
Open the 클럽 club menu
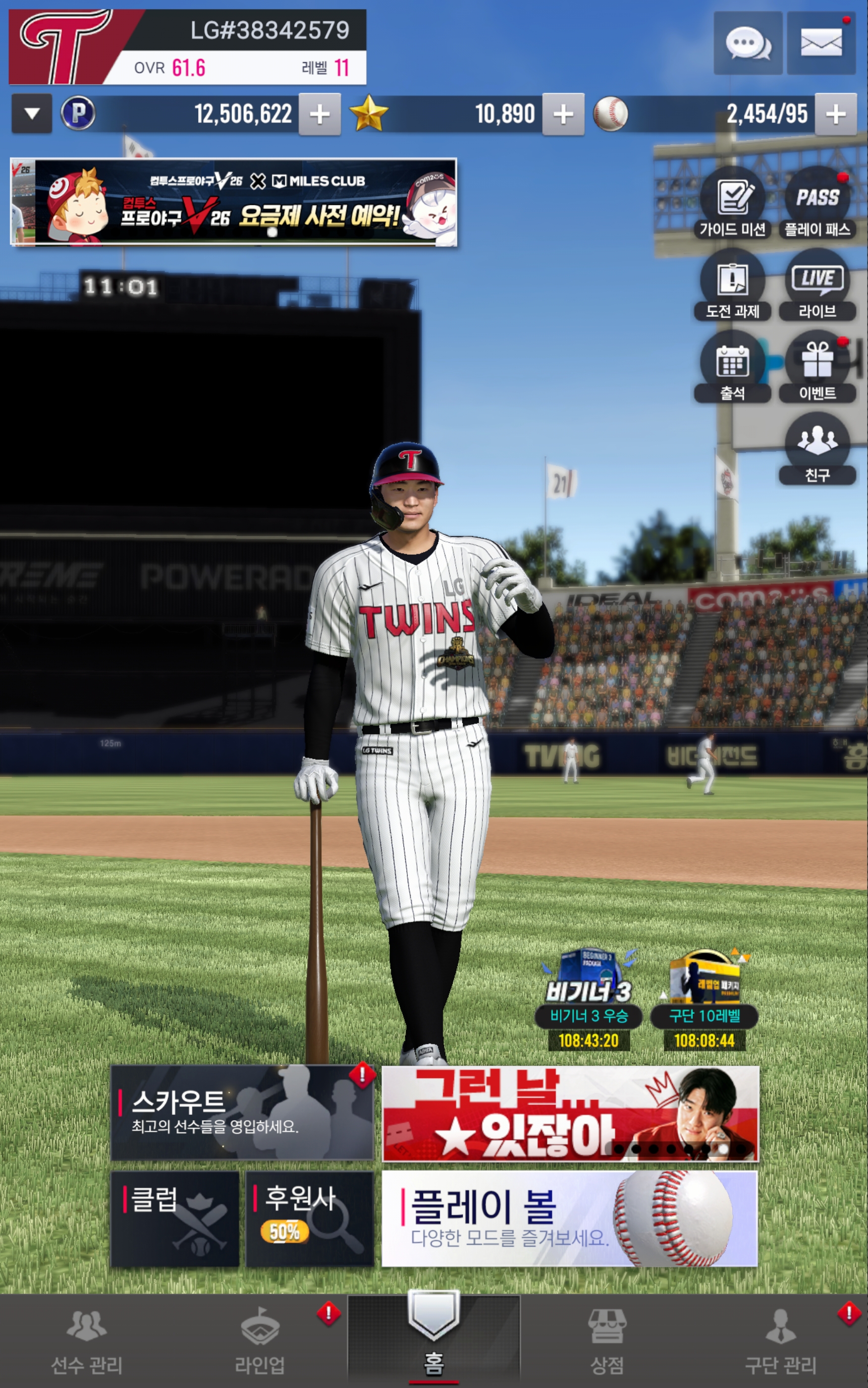point(174,1218)
